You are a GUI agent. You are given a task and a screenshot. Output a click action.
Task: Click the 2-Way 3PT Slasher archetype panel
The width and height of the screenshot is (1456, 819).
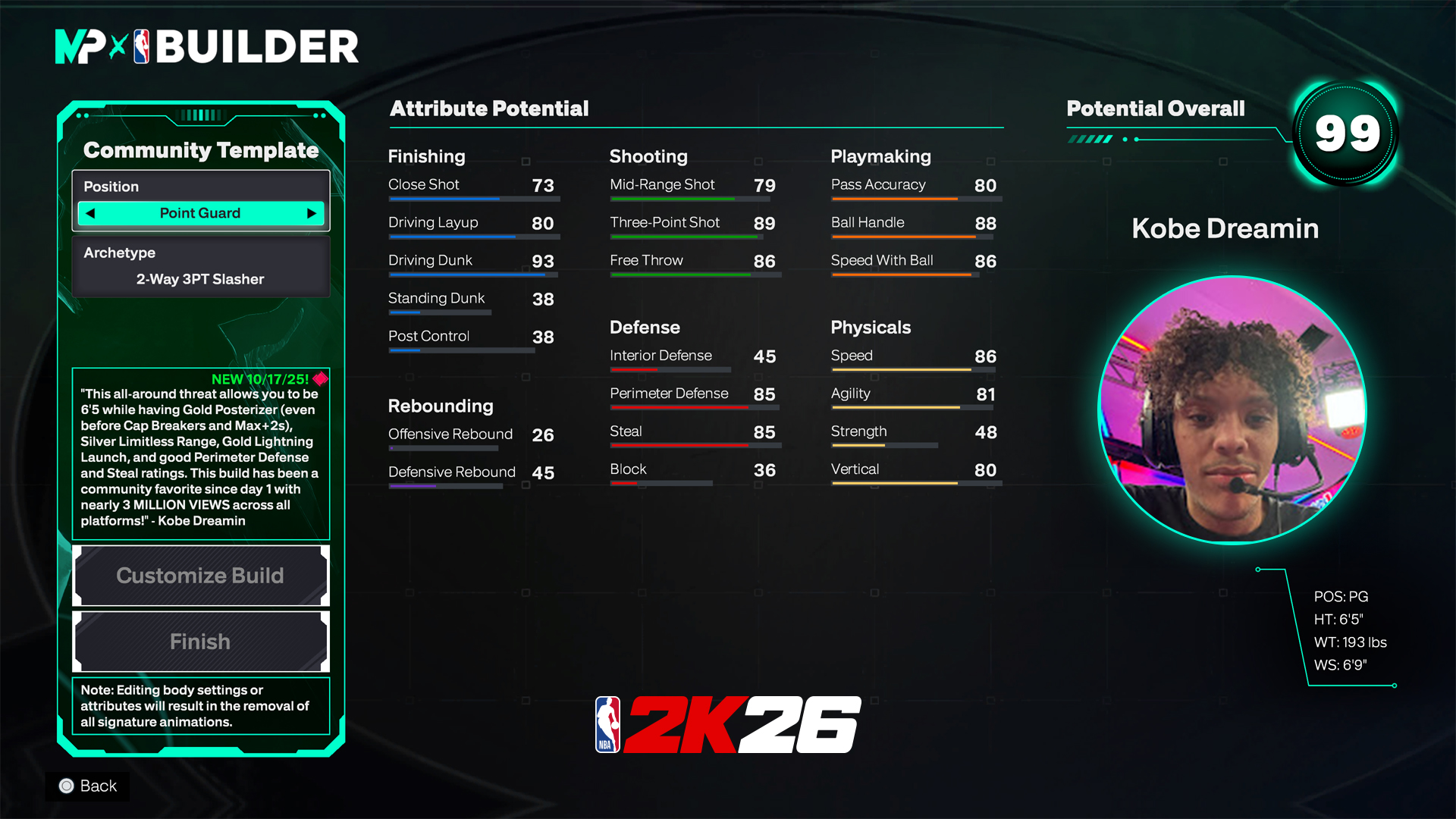coord(200,267)
